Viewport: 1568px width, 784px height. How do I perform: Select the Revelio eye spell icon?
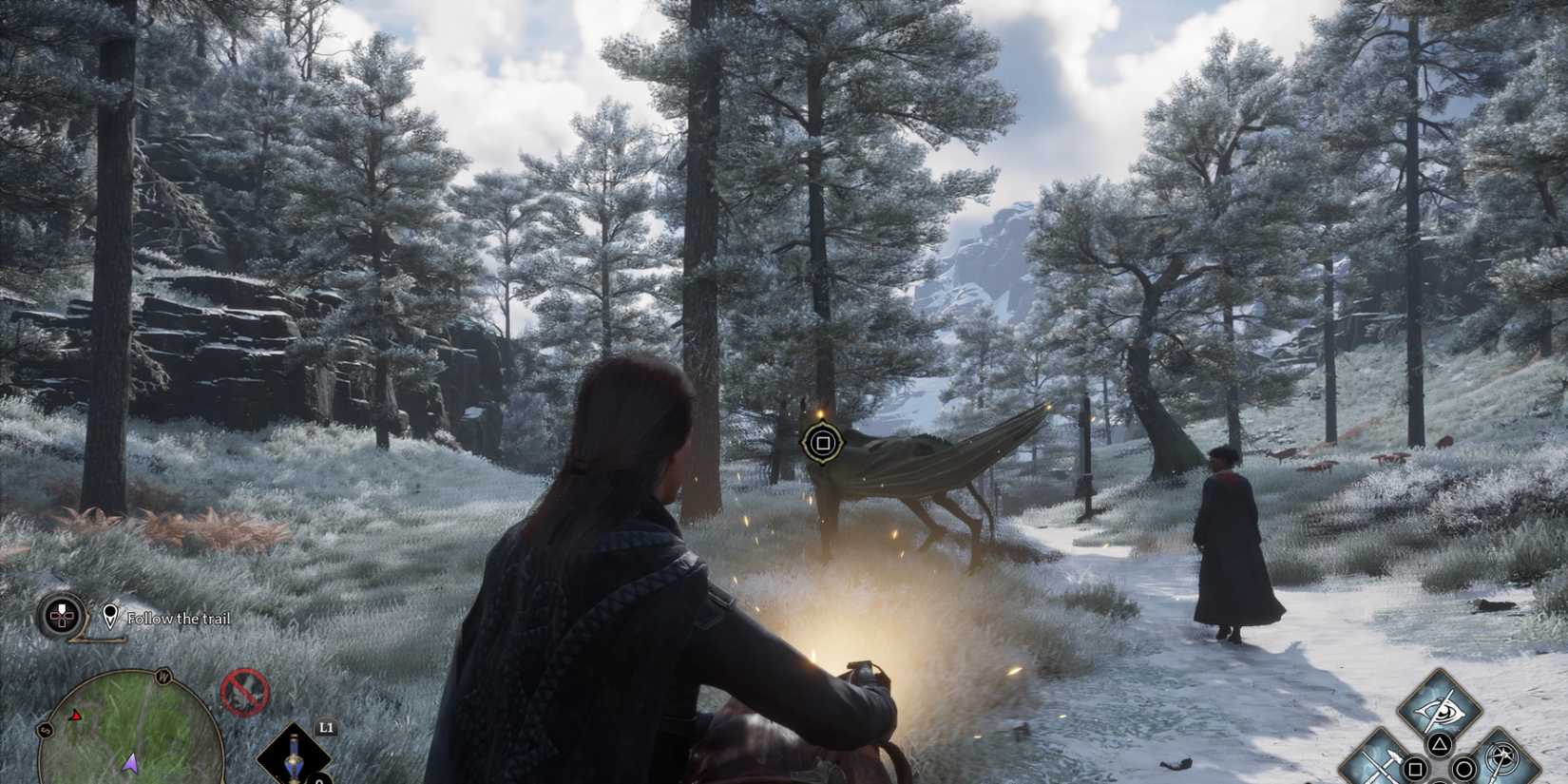[1440, 709]
